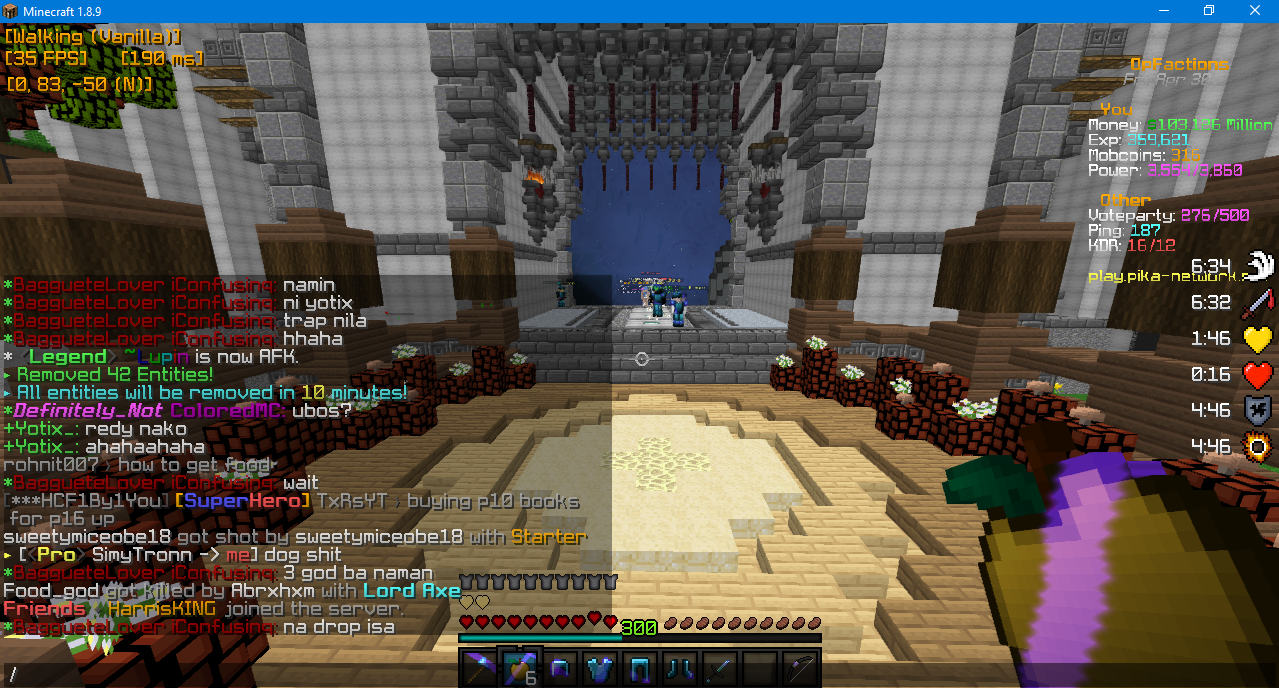Select the boots hotbar slot
This screenshot has height=688, width=1279.
coord(680,666)
